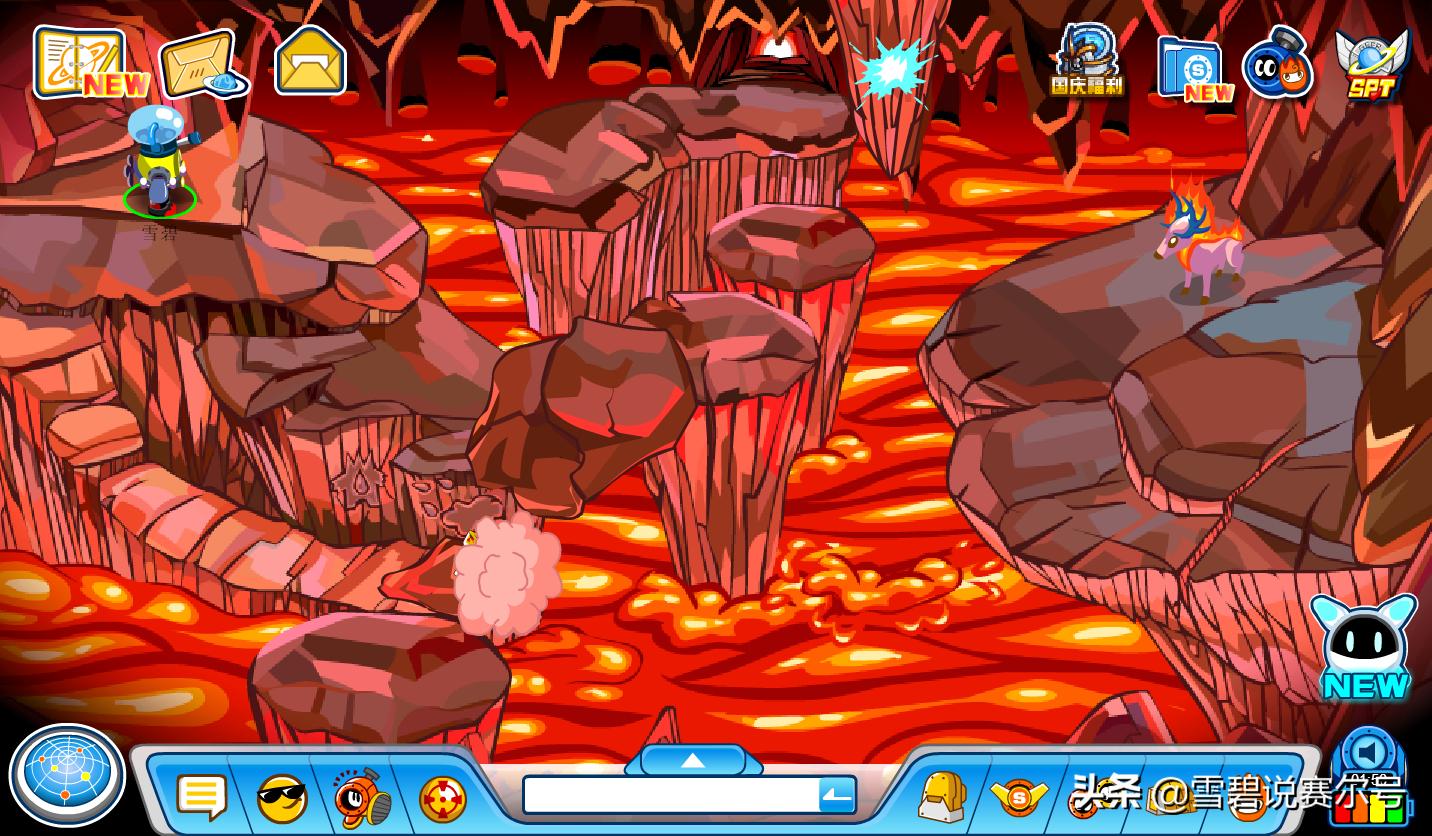This screenshot has width=1432, height=836.
Task: Open the sunglasses emoji menu
Action: coord(282,798)
